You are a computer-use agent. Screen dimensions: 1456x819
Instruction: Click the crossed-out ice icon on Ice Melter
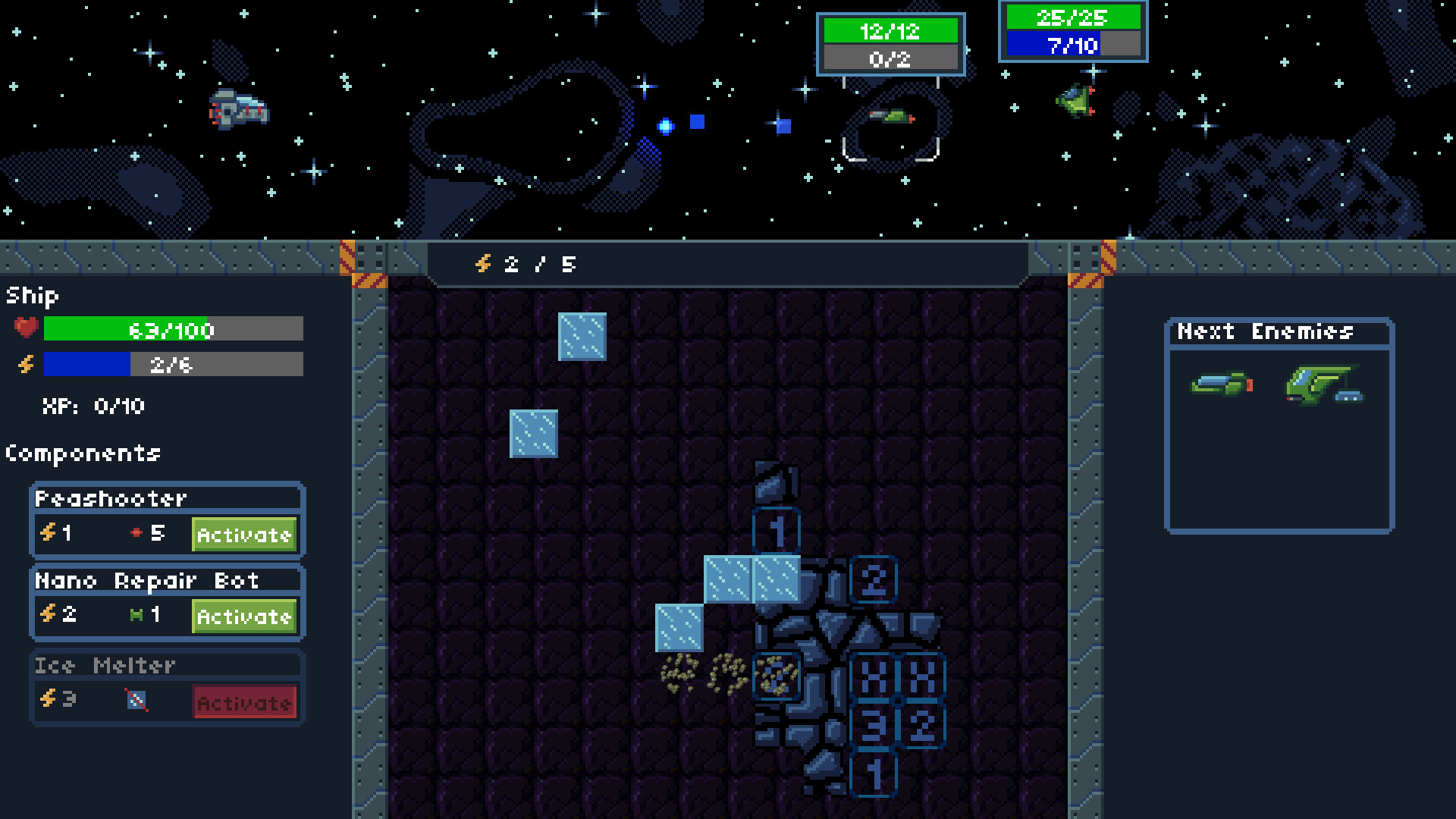[x=136, y=700]
